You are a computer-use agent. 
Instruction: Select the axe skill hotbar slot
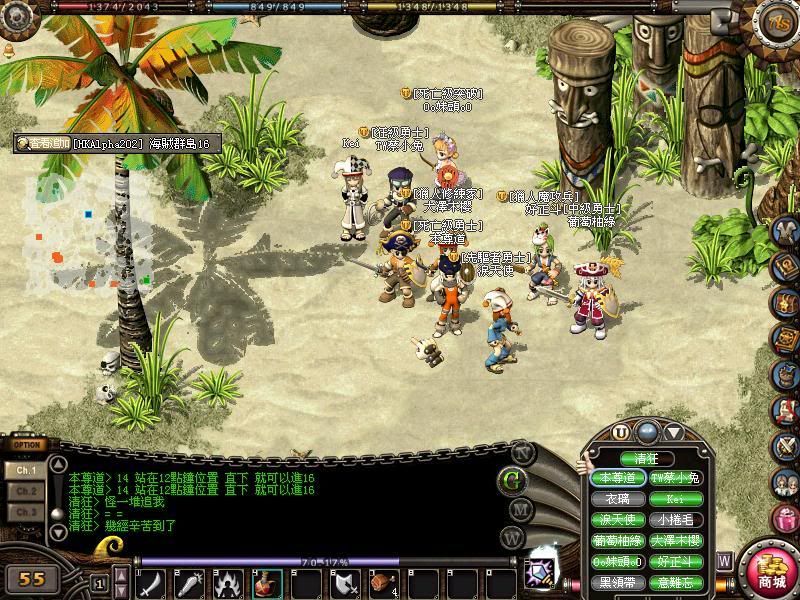click(x=345, y=583)
